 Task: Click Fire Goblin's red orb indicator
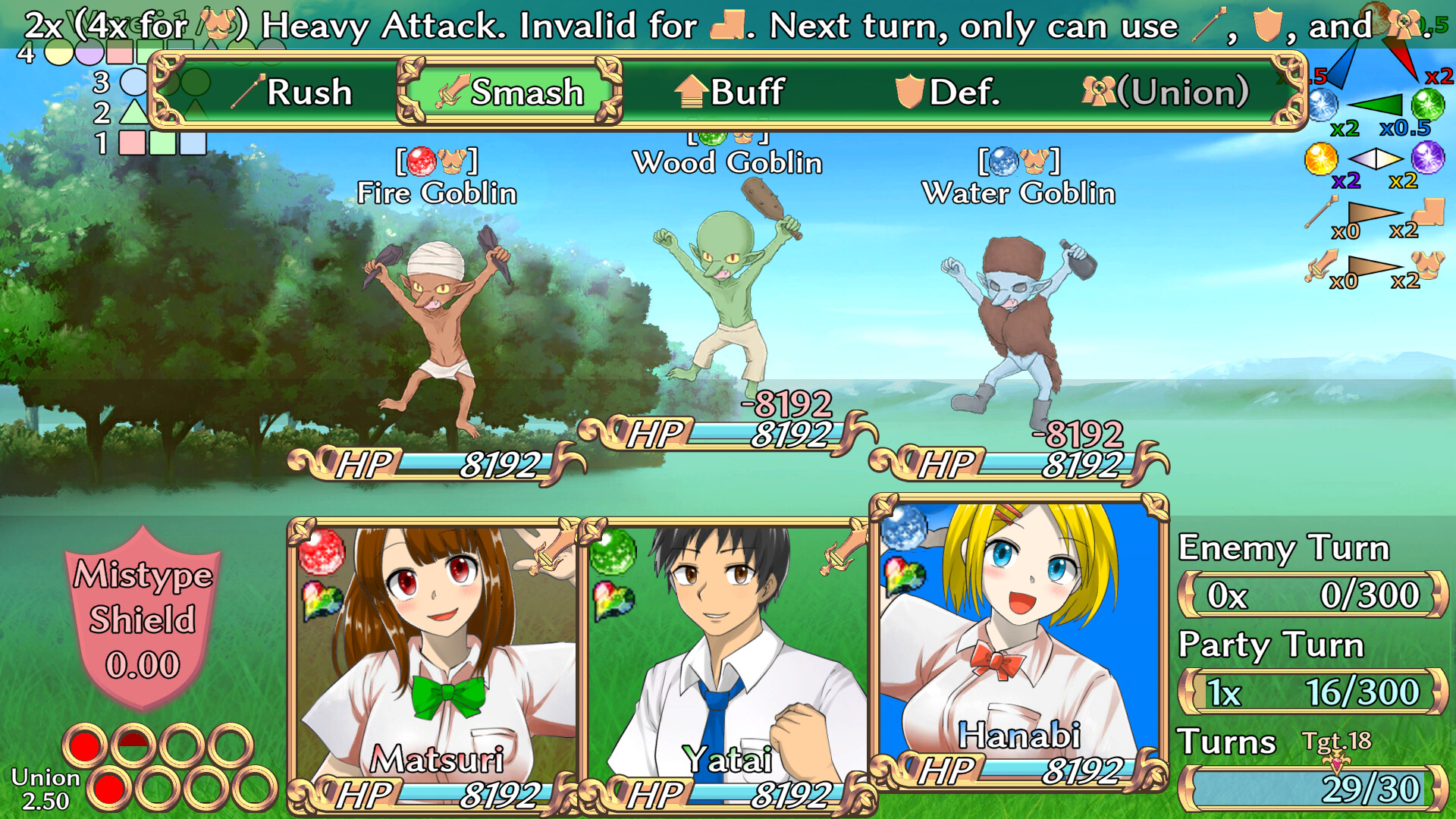419,161
